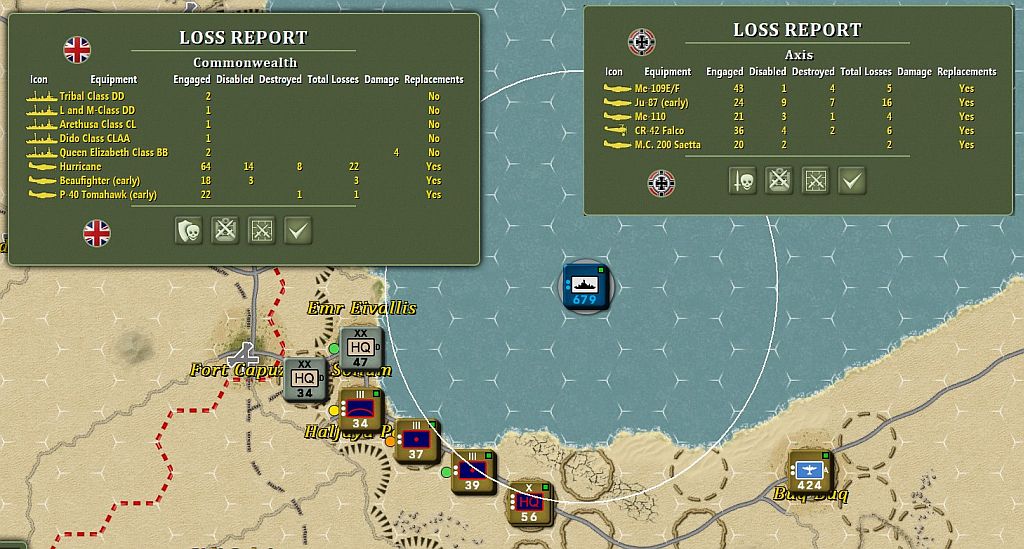This screenshot has height=549, width=1024.
Task: Select the tan regiment counter numbered 34
Action: [x=361, y=411]
